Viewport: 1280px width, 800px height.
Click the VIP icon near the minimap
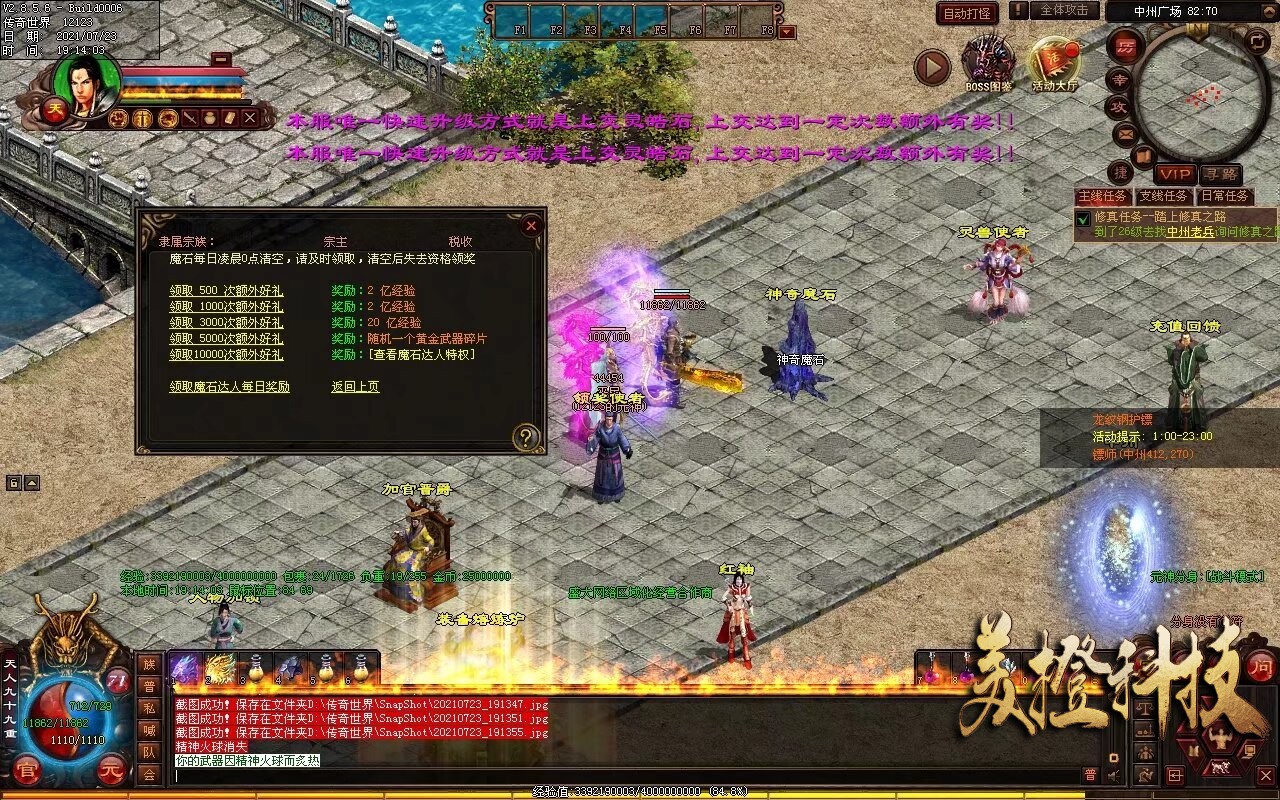point(1174,173)
